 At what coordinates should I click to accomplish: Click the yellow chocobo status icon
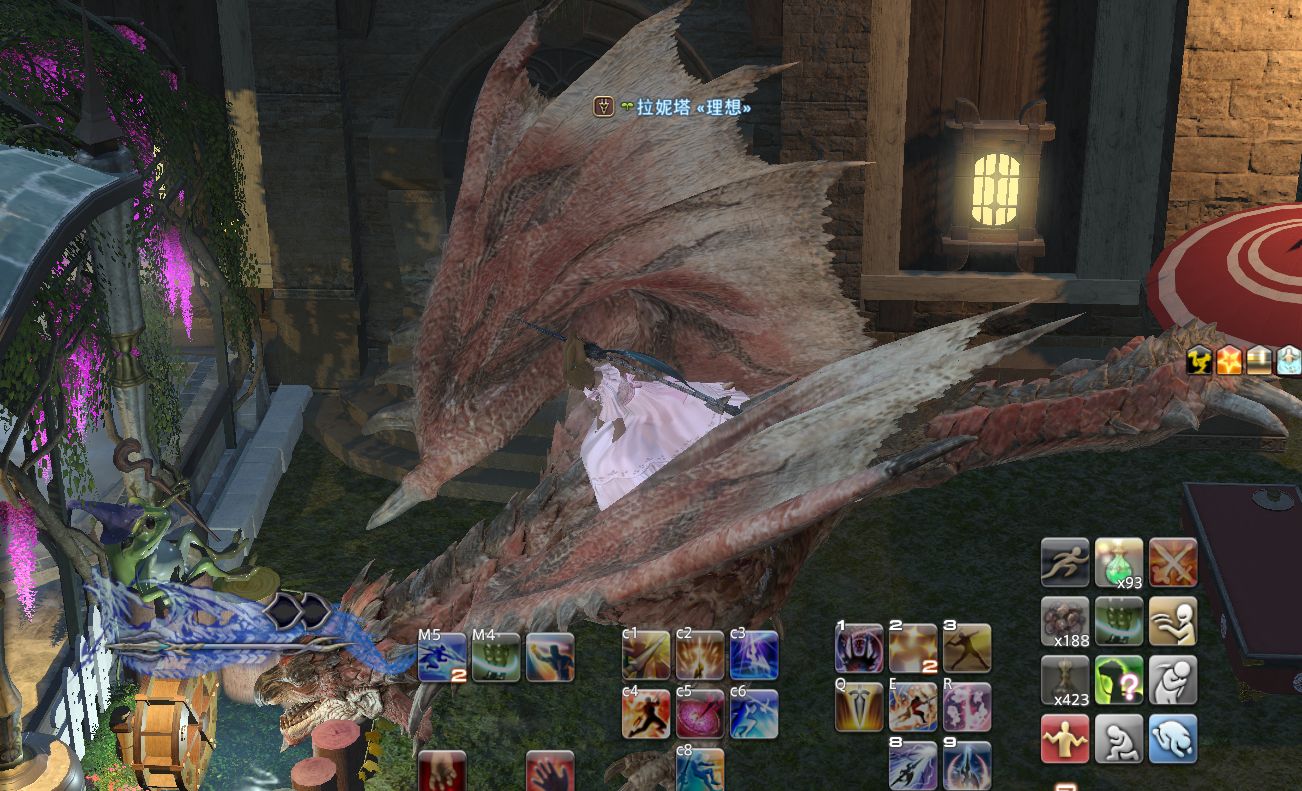[x=1200, y=360]
